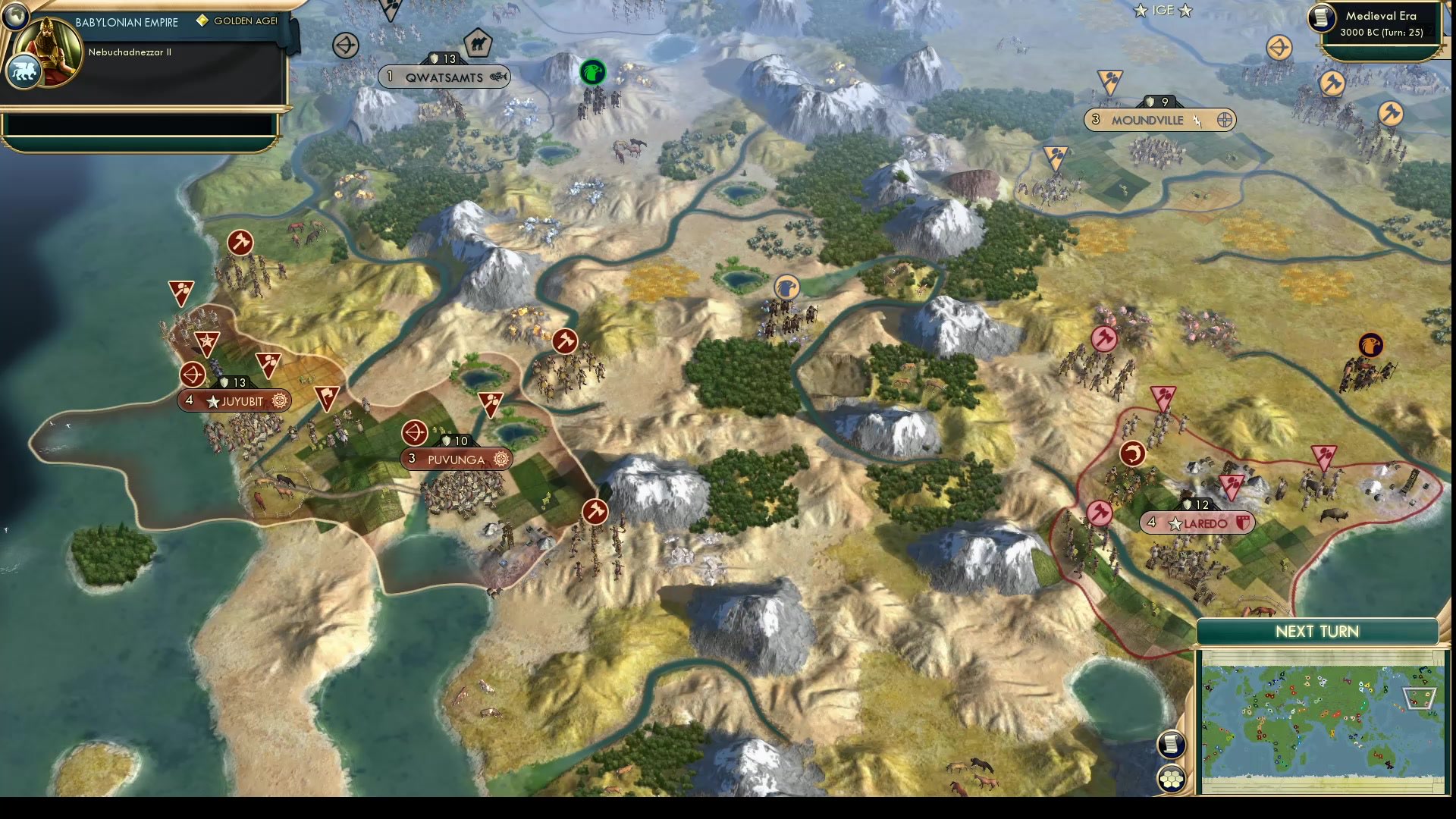
Task: Click the production gear icon on Puvunga banner
Action: pos(500,460)
